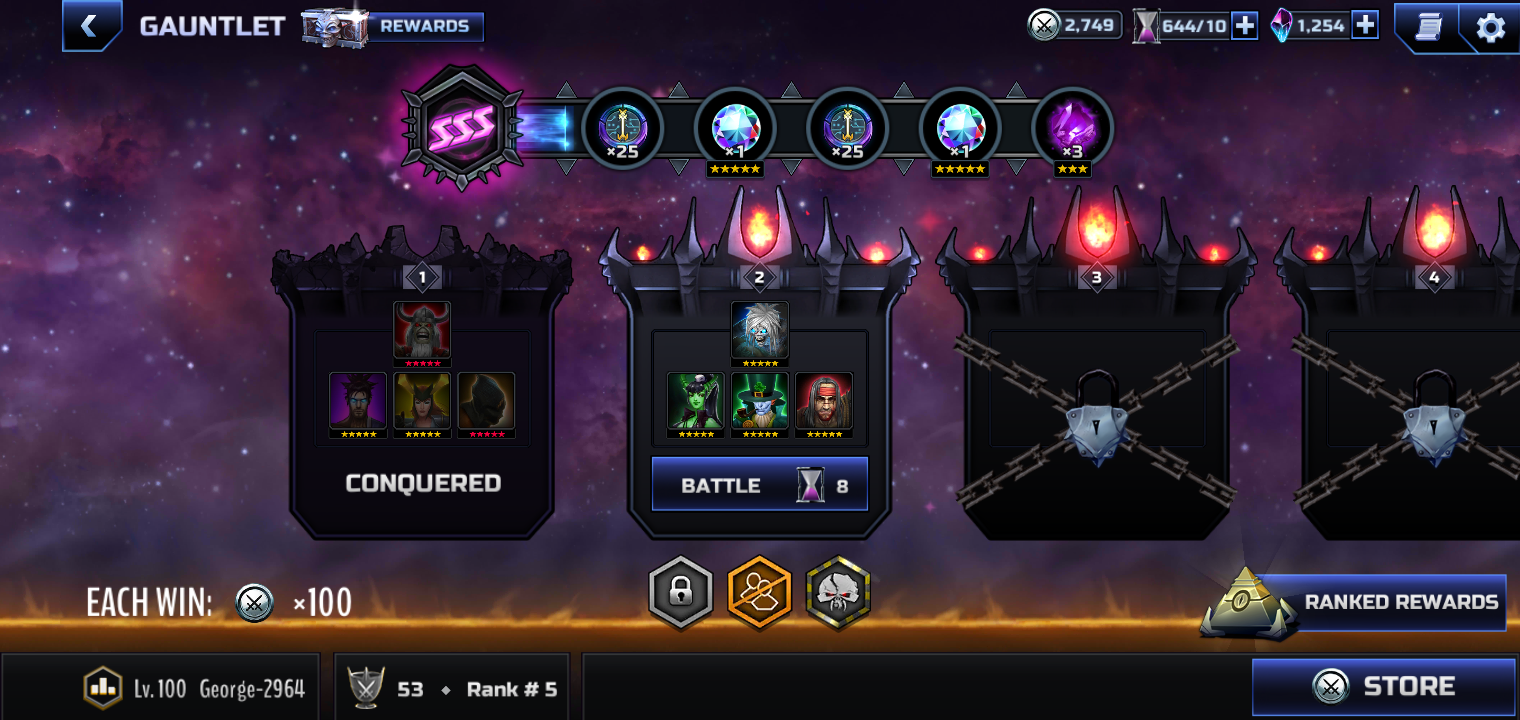Screen dimensions: 1520x720
Task: Inspect the purple x3 shard reward
Action: click(x=1072, y=129)
